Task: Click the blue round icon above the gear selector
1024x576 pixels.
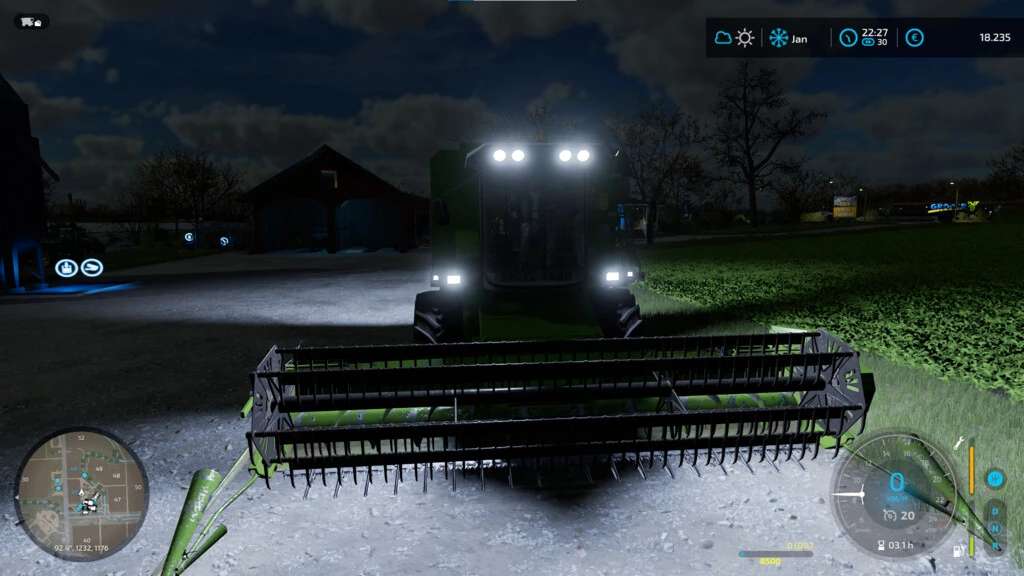Action: coord(994,479)
